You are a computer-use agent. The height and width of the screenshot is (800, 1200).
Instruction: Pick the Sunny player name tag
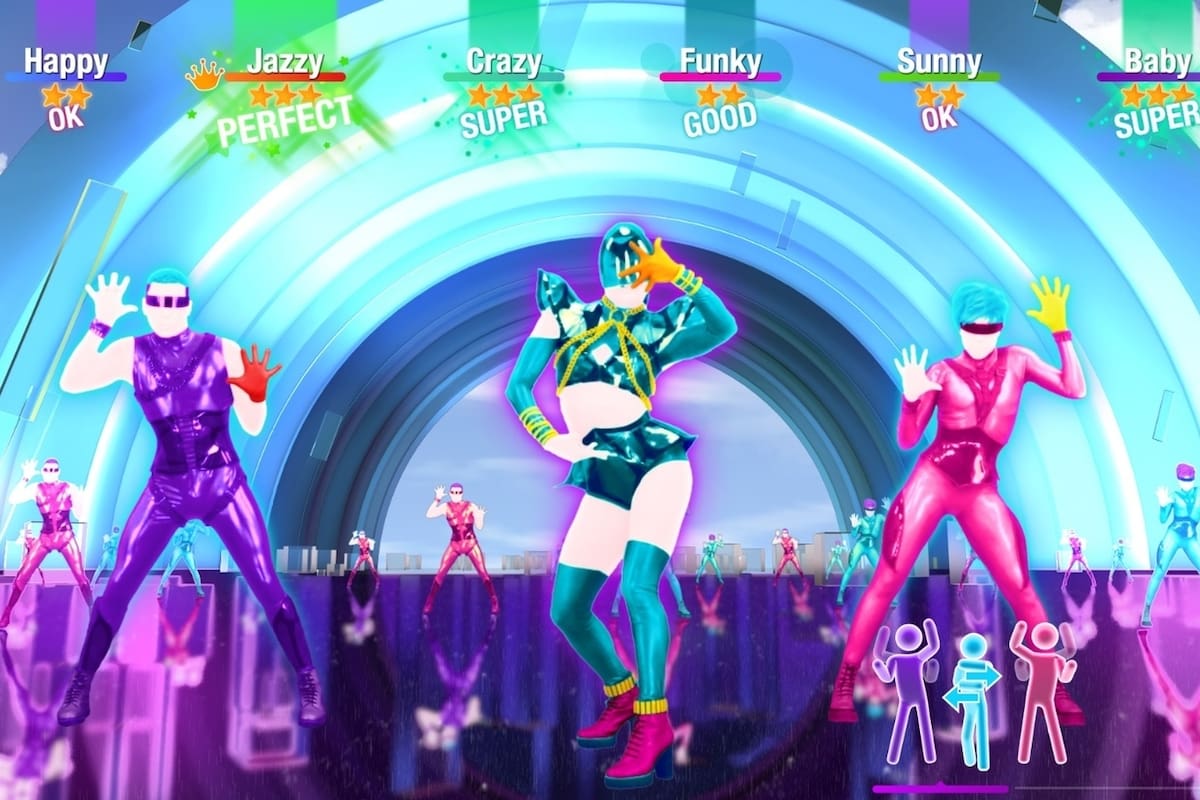(938, 61)
